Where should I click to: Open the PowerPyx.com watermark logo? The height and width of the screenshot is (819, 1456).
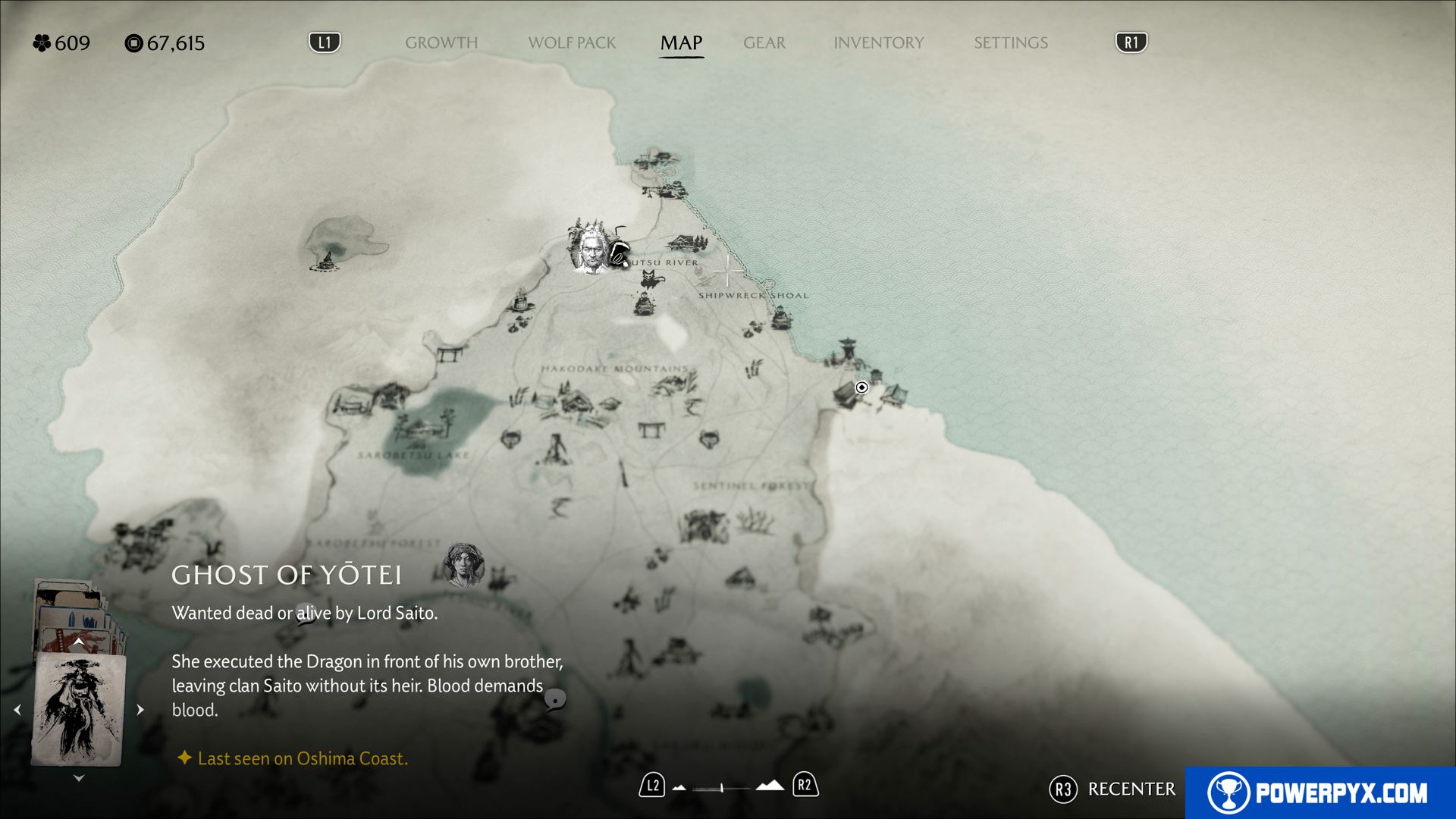[x=1319, y=792]
